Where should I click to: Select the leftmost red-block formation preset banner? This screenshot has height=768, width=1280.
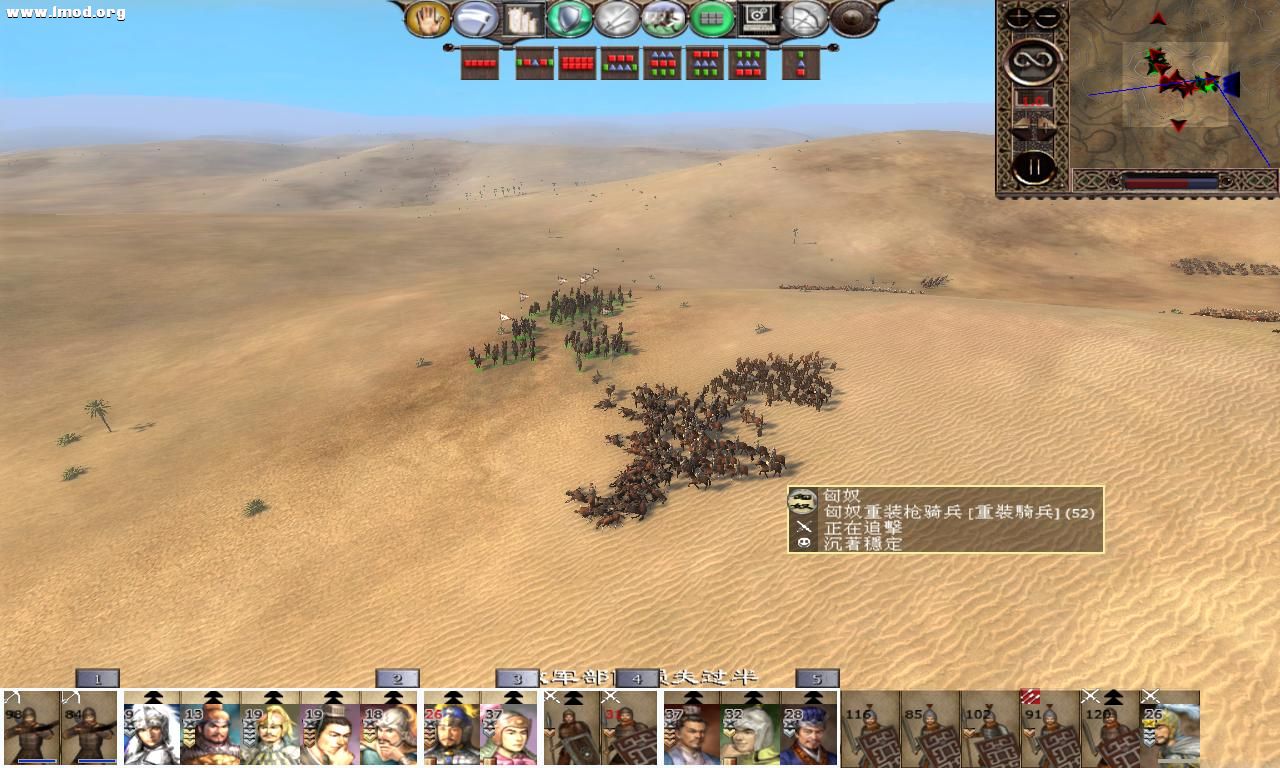(478, 62)
